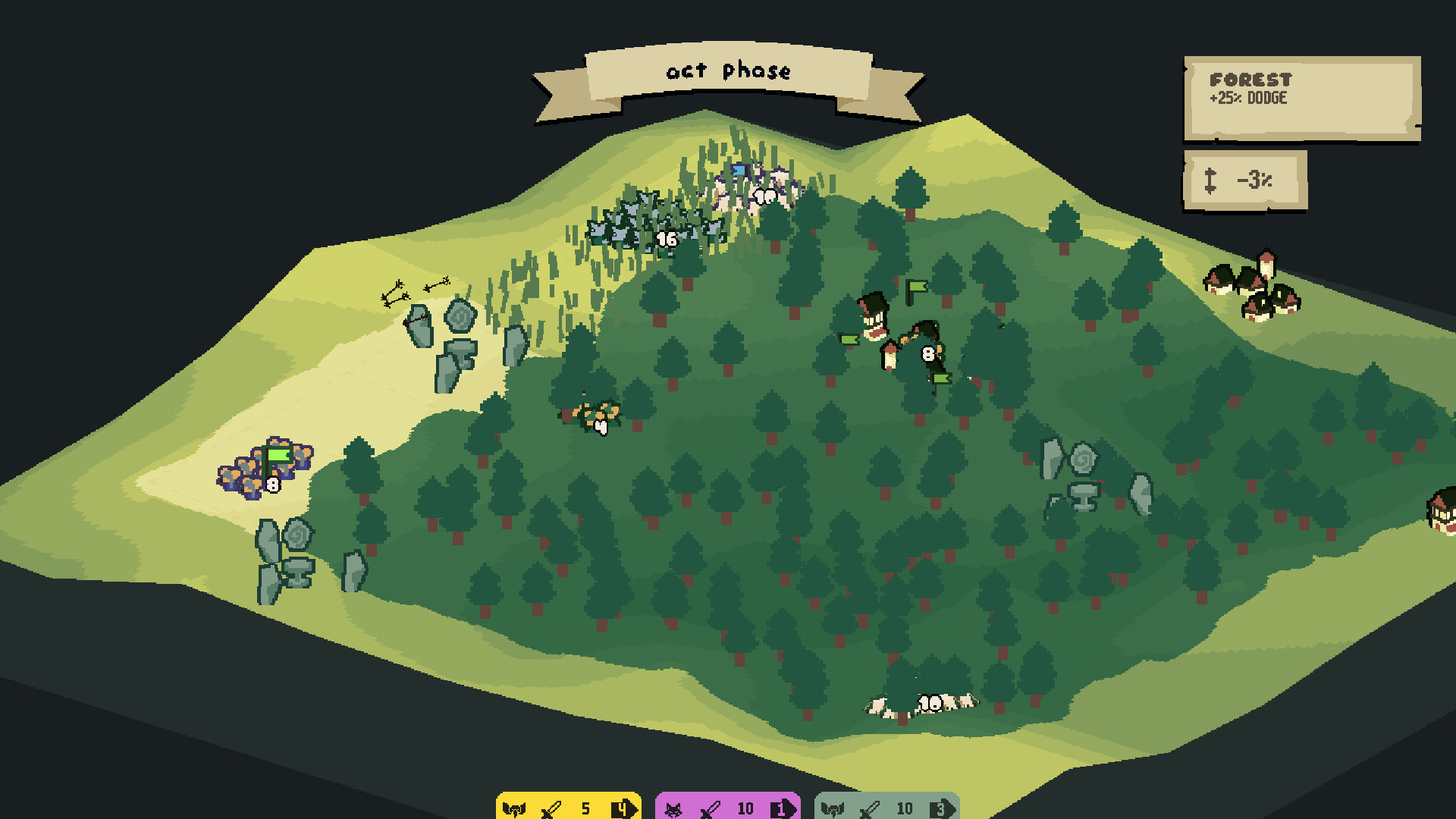Select the winged helmet icon on the gray card
This screenshot has width=1456, height=819.
point(833,808)
